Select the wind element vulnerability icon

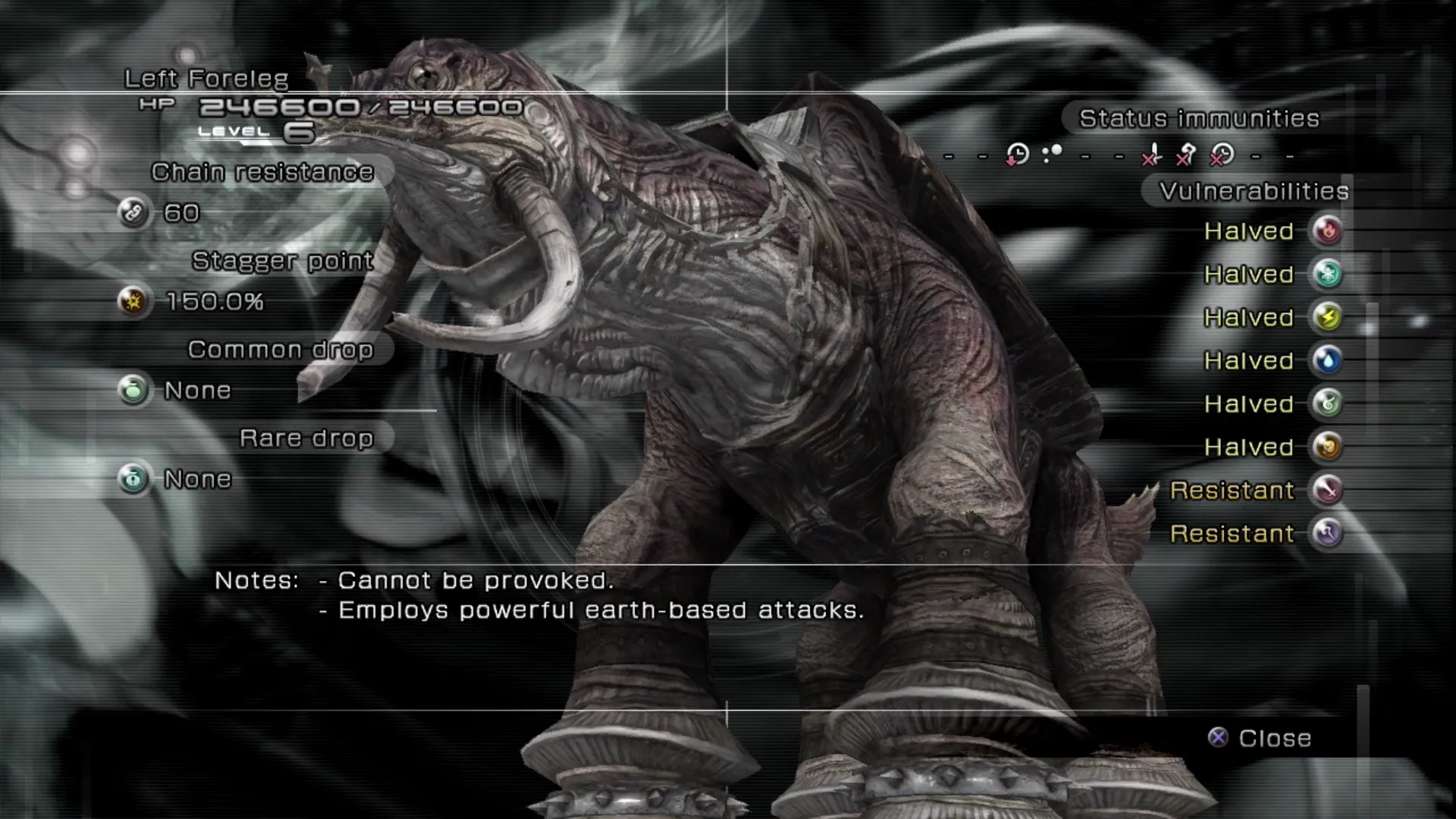(1327, 403)
